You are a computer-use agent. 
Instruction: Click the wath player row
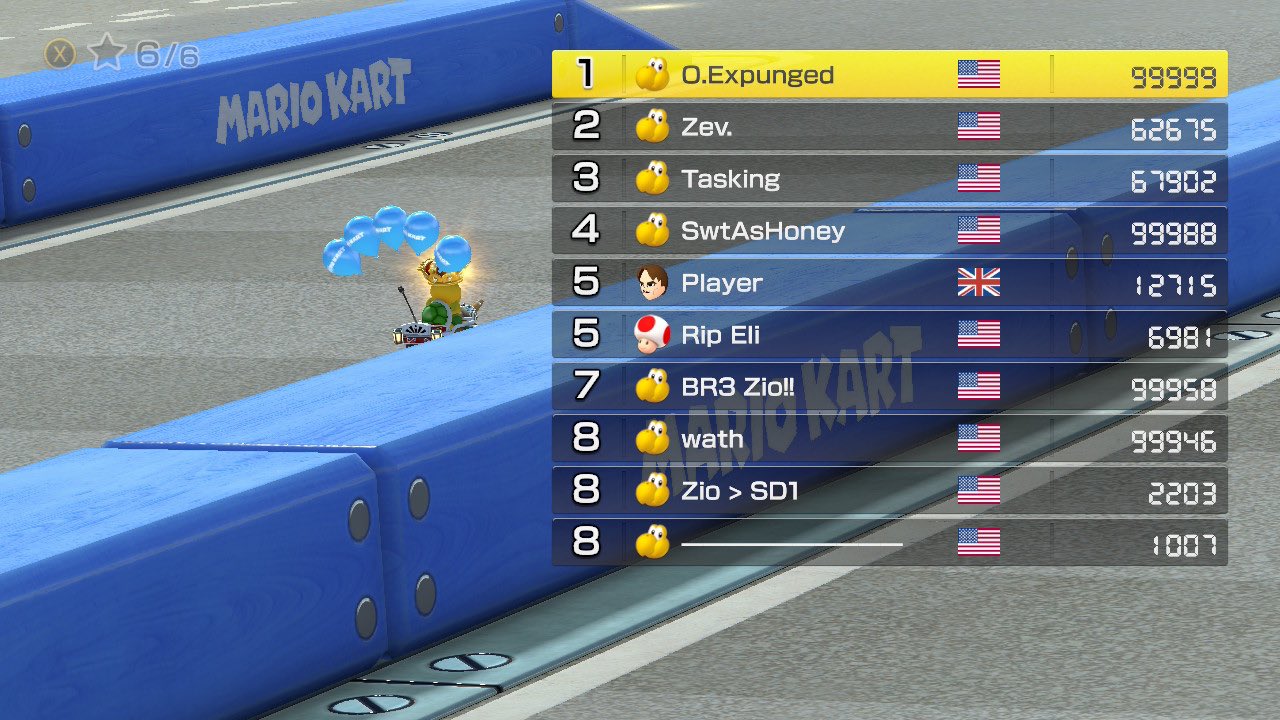point(889,439)
